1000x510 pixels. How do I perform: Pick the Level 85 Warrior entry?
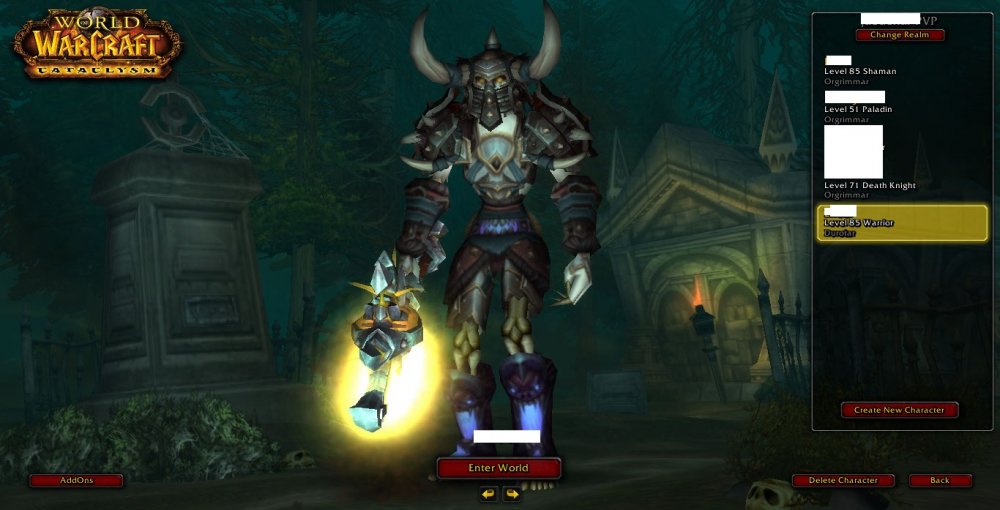901,223
